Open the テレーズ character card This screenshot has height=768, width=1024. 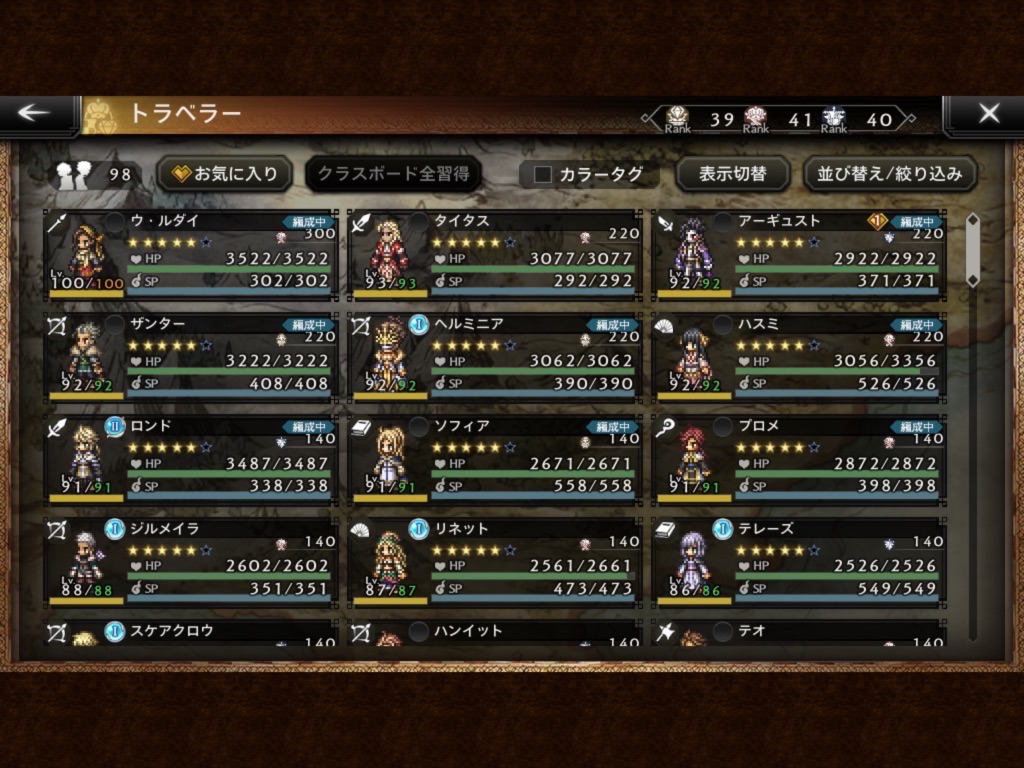tap(798, 561)
